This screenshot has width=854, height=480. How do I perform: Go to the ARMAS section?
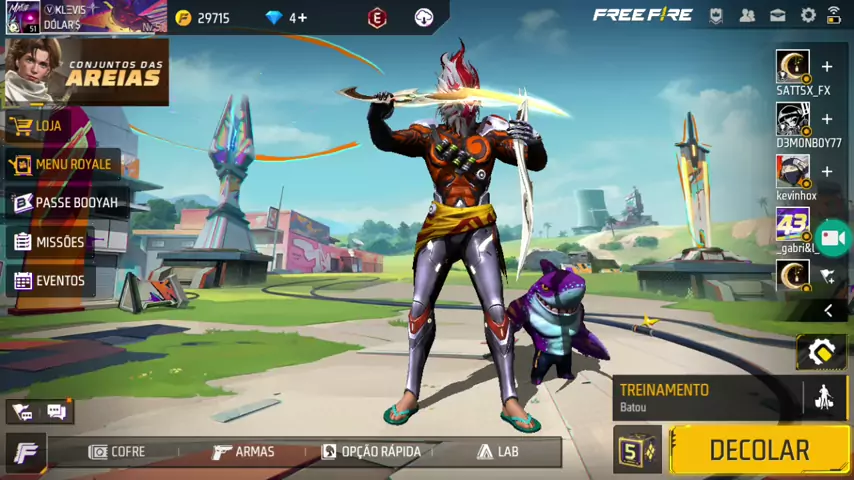243,452
